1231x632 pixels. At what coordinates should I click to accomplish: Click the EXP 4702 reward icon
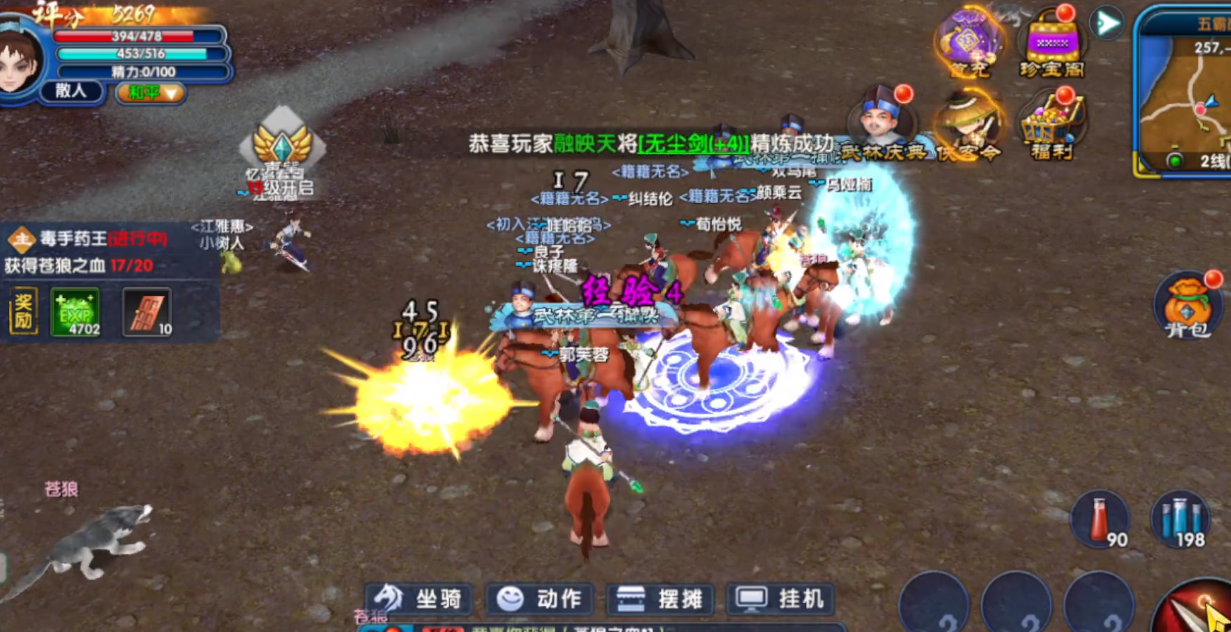coord(75,312)
